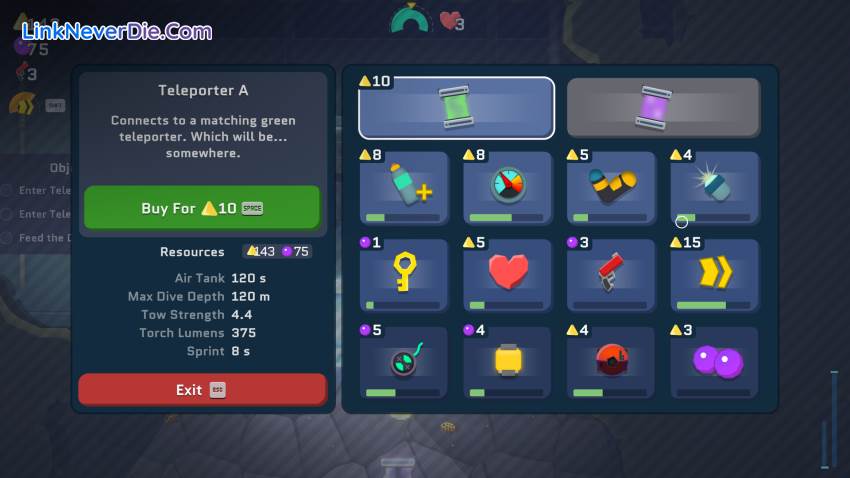
Task: Buy Teleporter A for 10
Action: [x=202, y=208]
